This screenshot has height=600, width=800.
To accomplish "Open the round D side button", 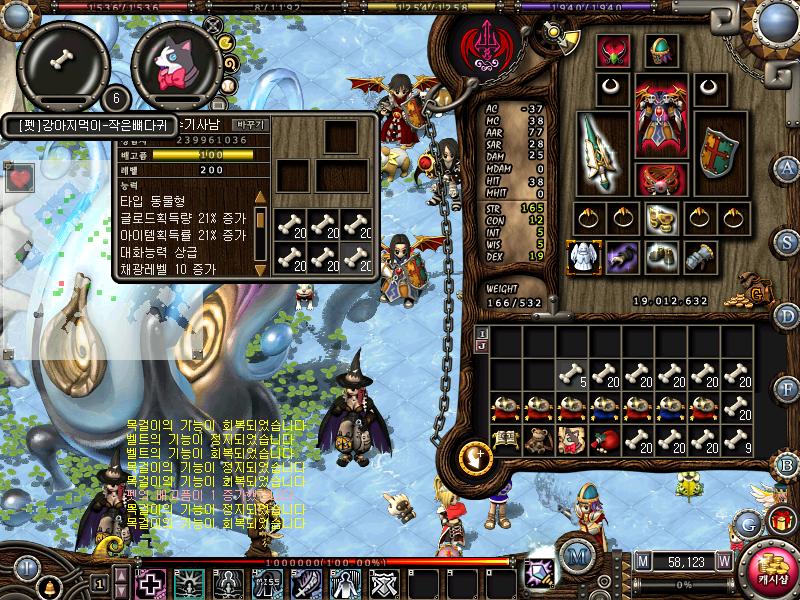I will pos(787,315).
